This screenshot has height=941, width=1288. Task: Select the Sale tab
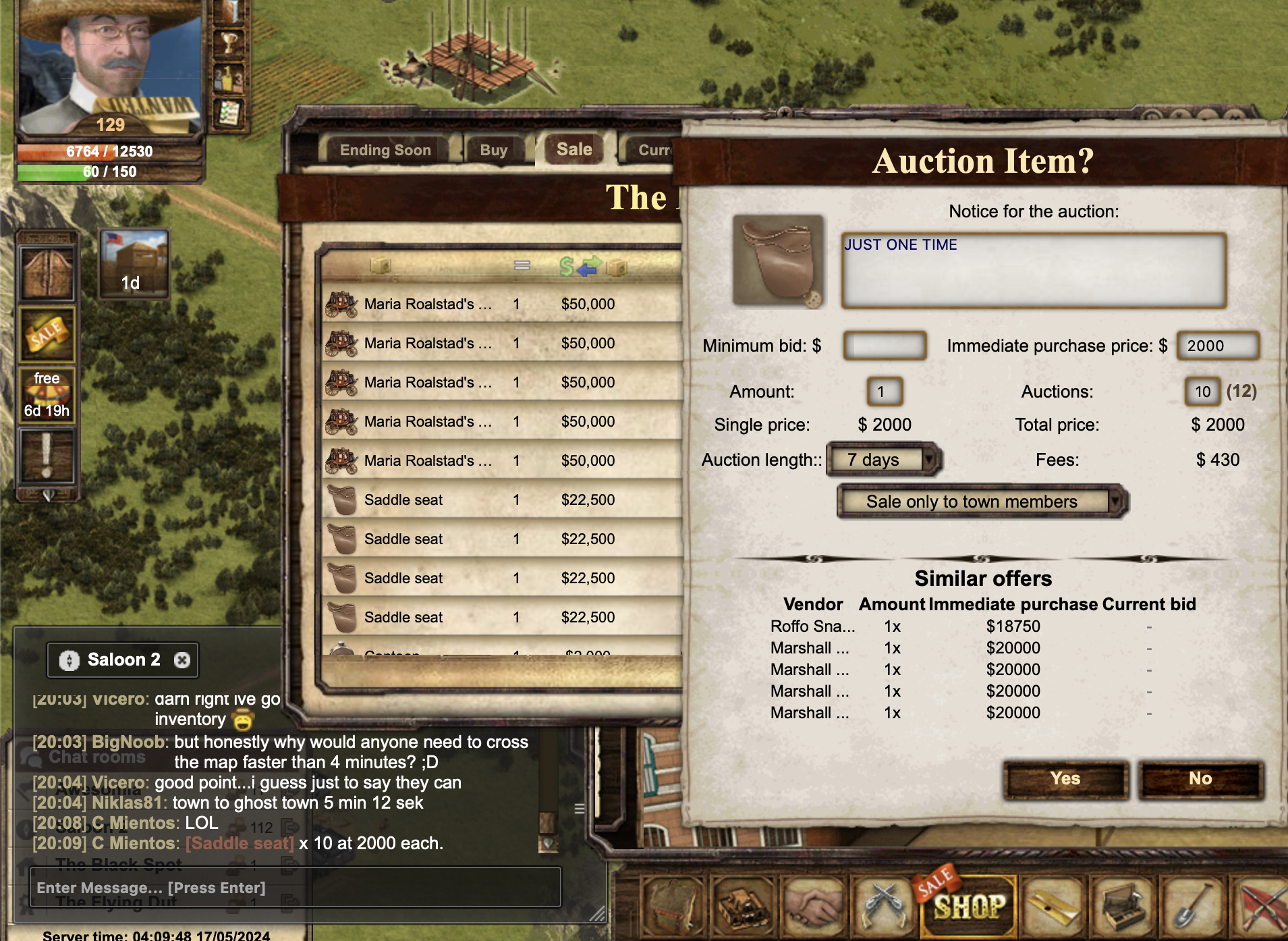[574, 149]
